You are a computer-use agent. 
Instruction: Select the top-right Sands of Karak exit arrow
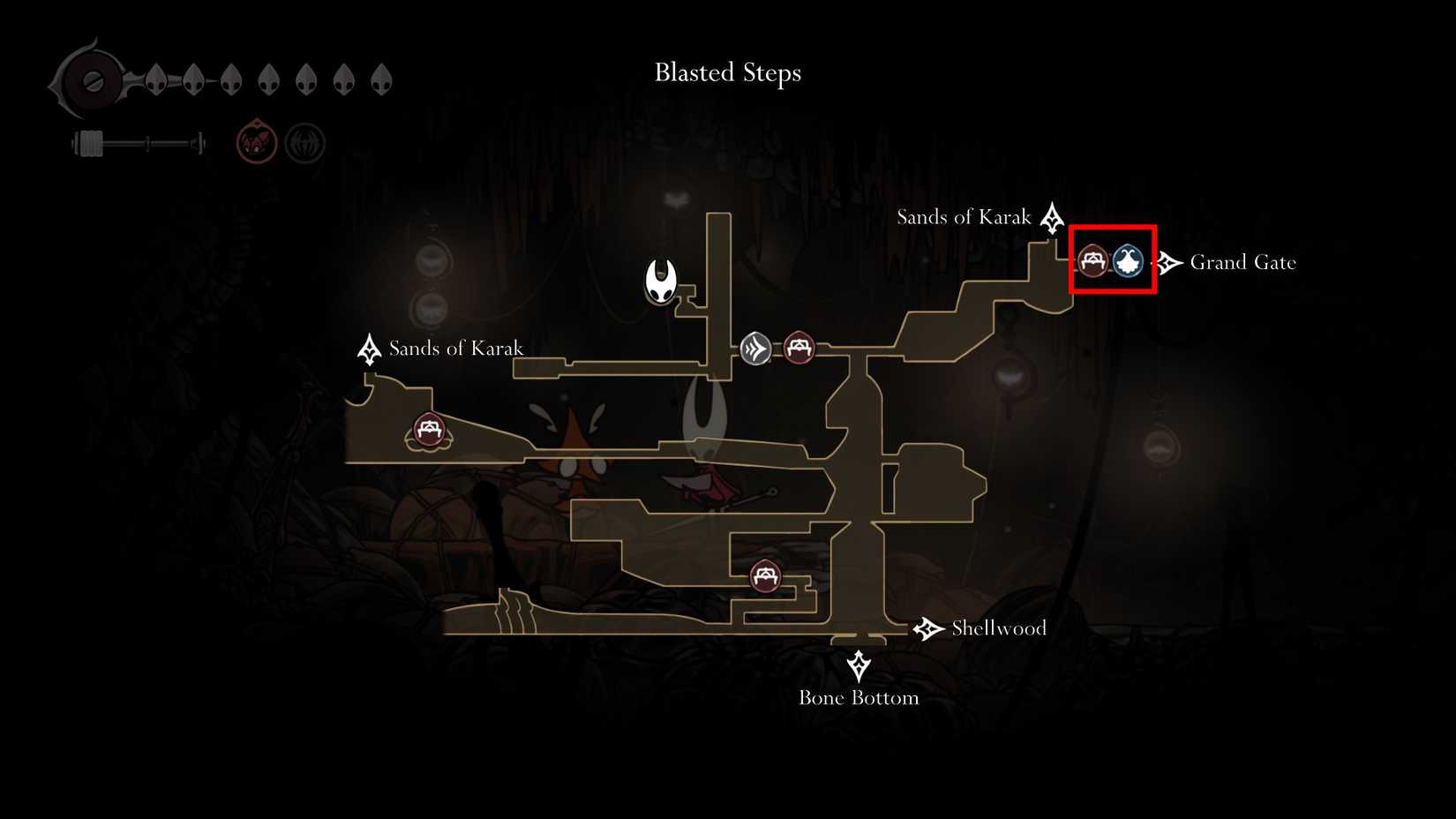point(1052,220)
